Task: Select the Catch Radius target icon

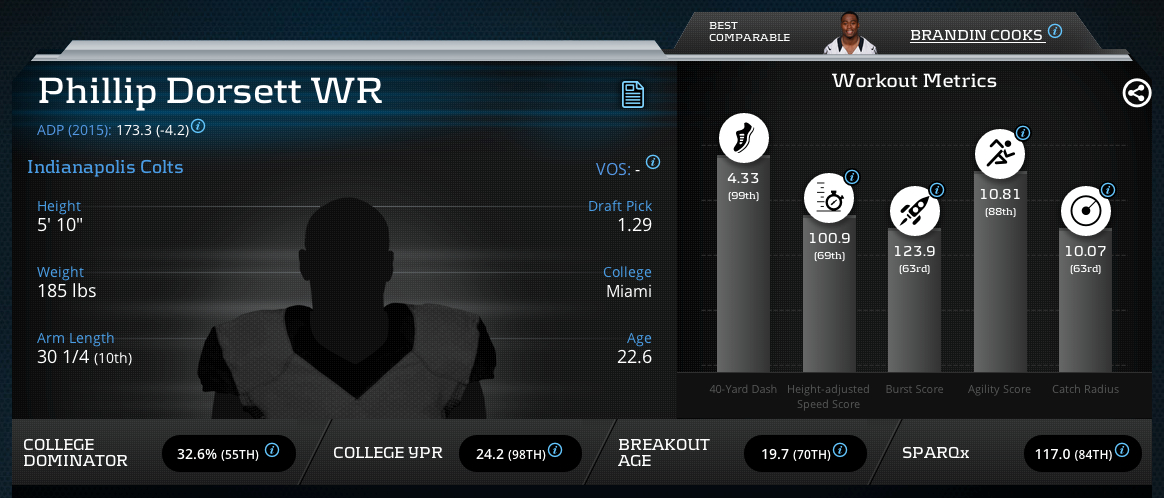Action: click(x=1085, y=210)
